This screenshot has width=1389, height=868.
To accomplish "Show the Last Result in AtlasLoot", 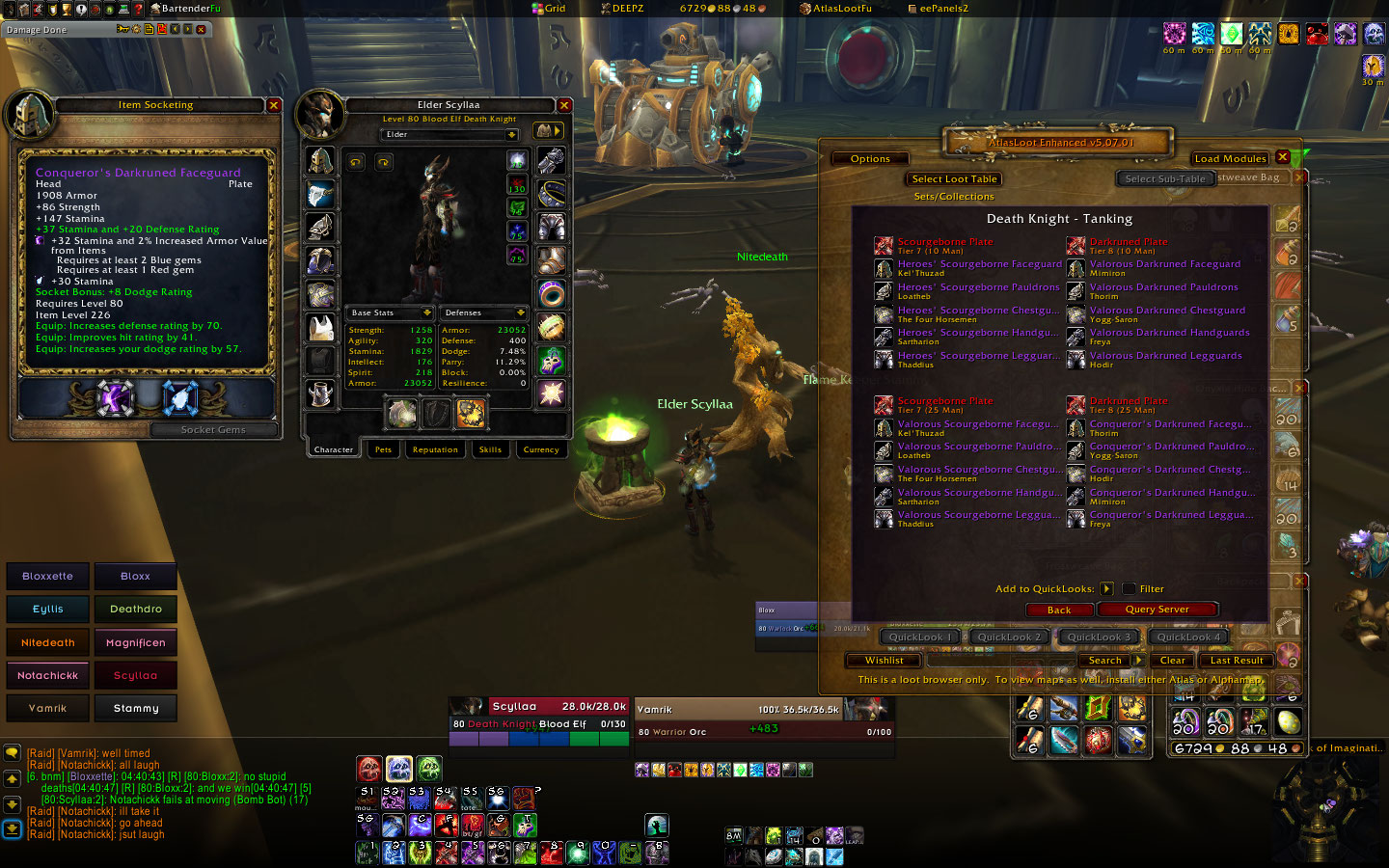I will click(1236, 661).
